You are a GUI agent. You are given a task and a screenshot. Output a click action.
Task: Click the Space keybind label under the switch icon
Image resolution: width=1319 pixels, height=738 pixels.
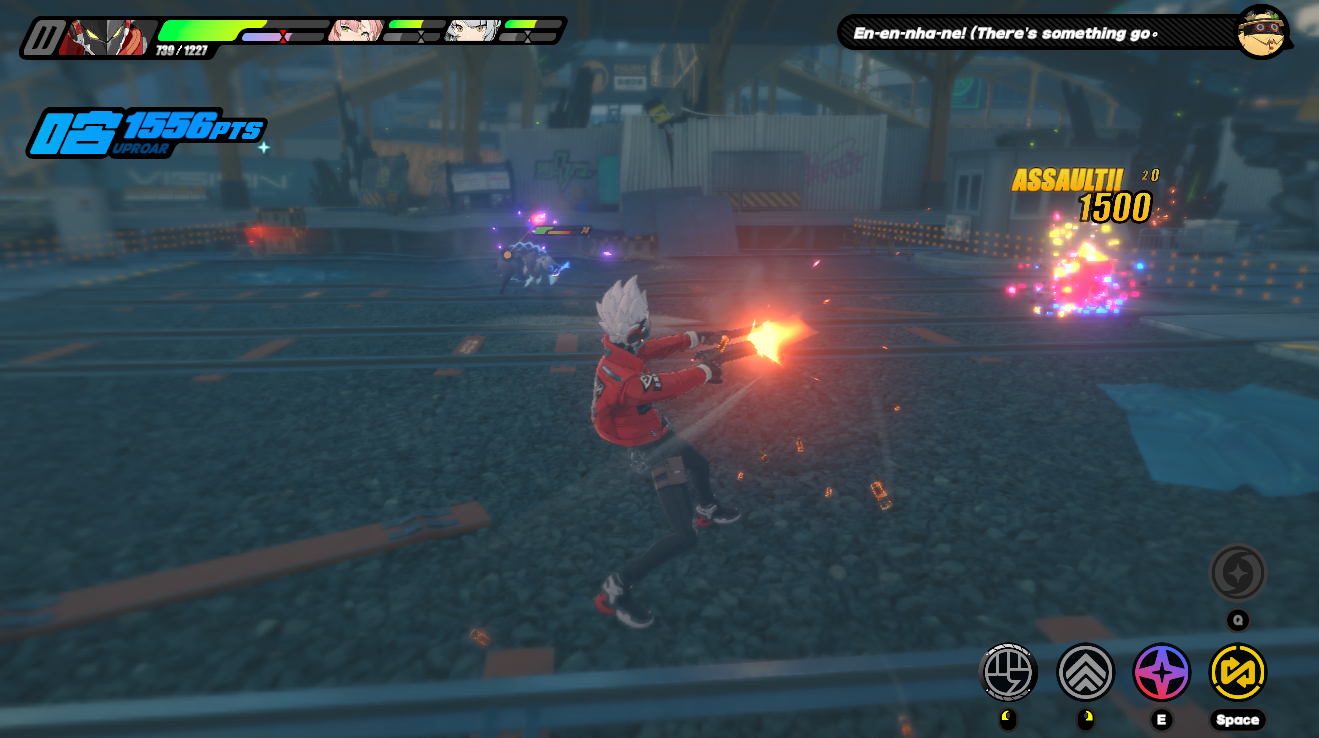tap(1238, 719)
